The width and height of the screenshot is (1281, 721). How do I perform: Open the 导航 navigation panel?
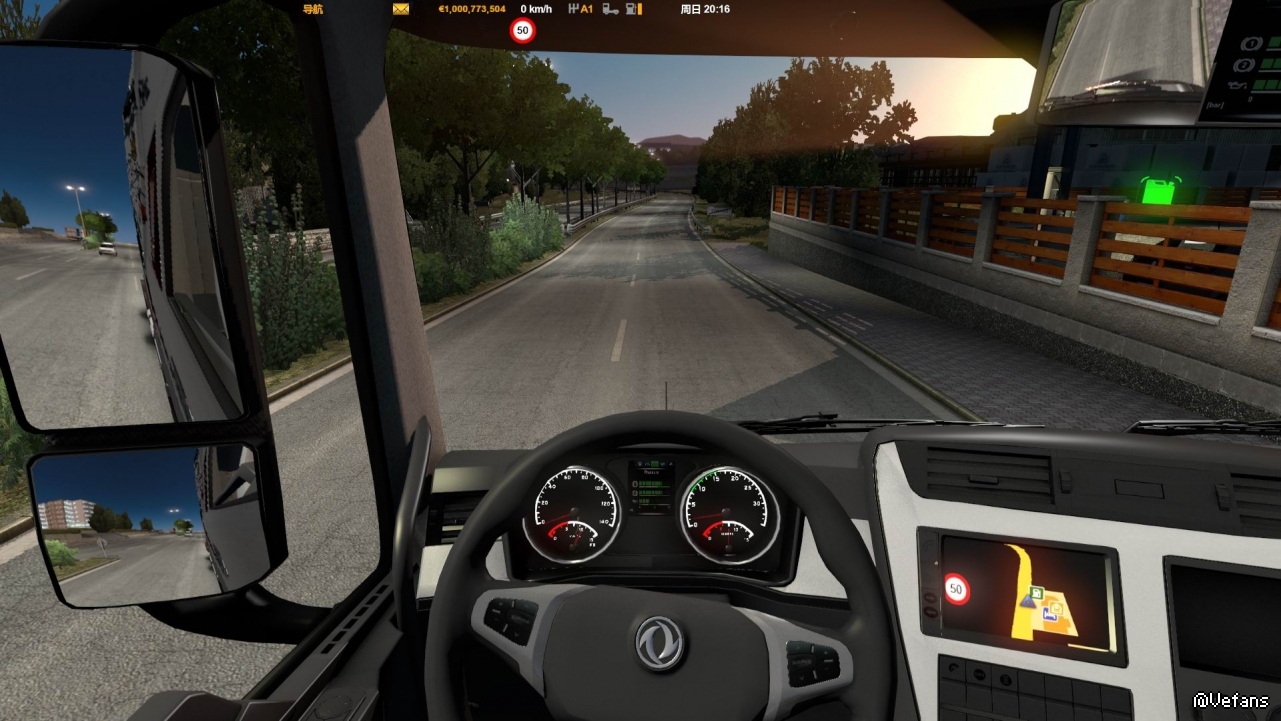[x=313, y=9]
